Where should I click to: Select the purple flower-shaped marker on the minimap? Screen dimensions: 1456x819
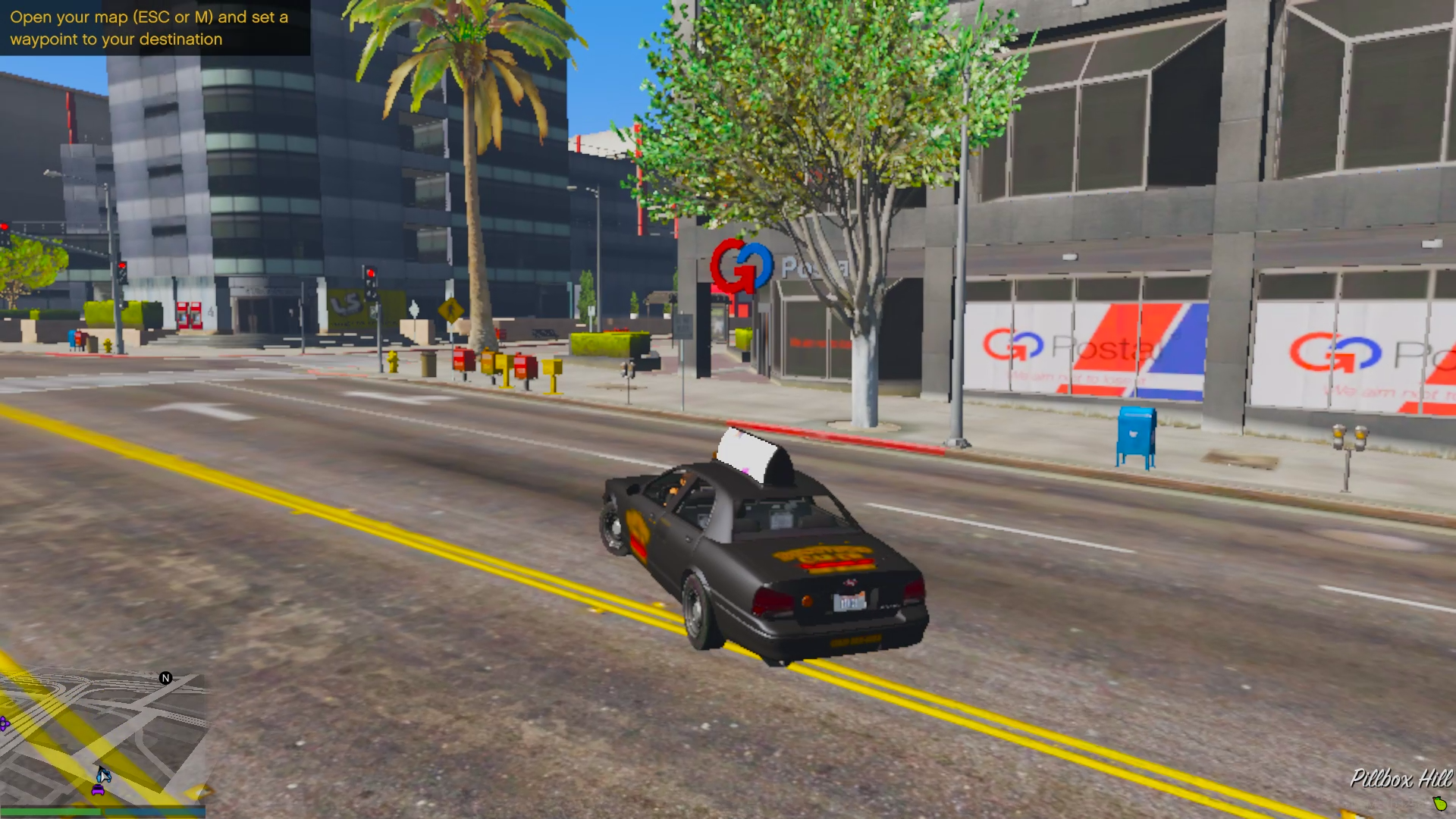[4, 724]
